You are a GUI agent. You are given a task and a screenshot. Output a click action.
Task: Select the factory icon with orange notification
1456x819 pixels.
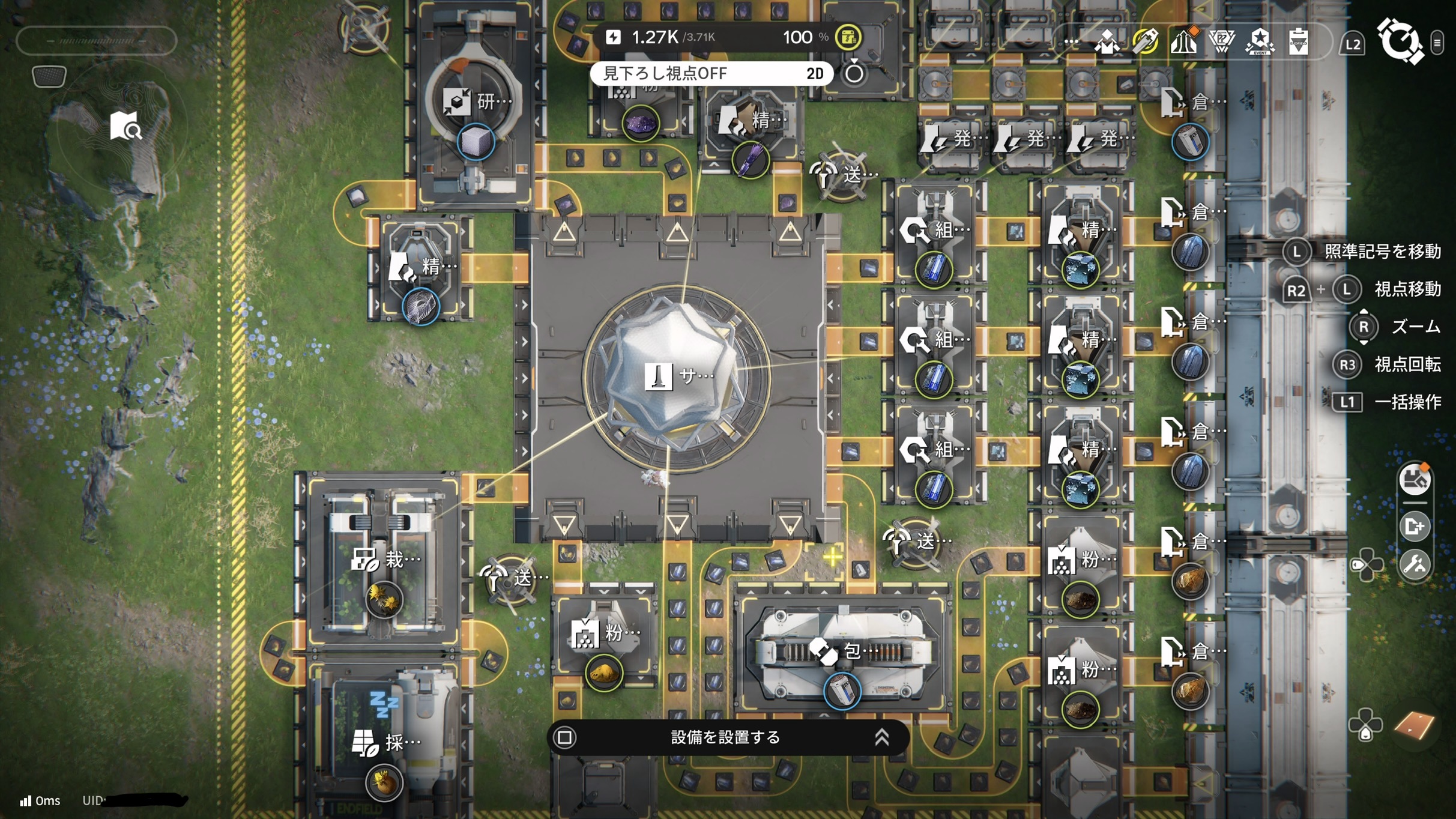tap(1415, 480)
